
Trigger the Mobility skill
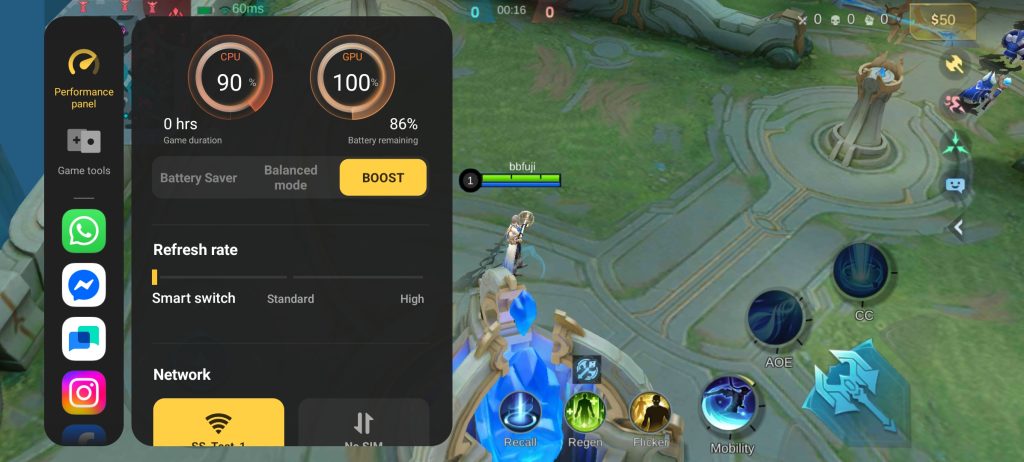click(731, 404)
